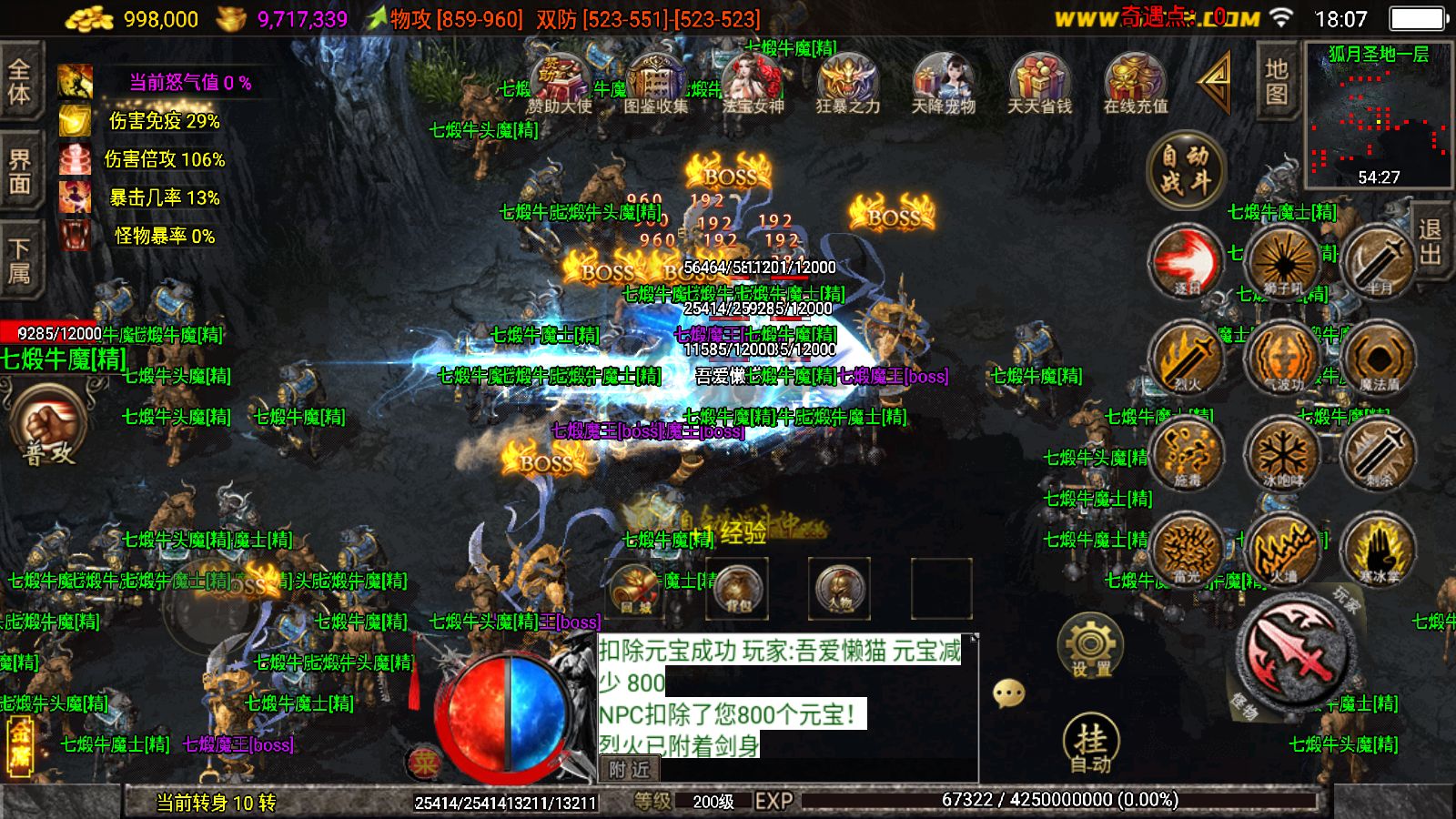Screen dimensions: 1456x819
Task: Click the 狐月圣地 minimap
Action: [x=1378, y=114]
